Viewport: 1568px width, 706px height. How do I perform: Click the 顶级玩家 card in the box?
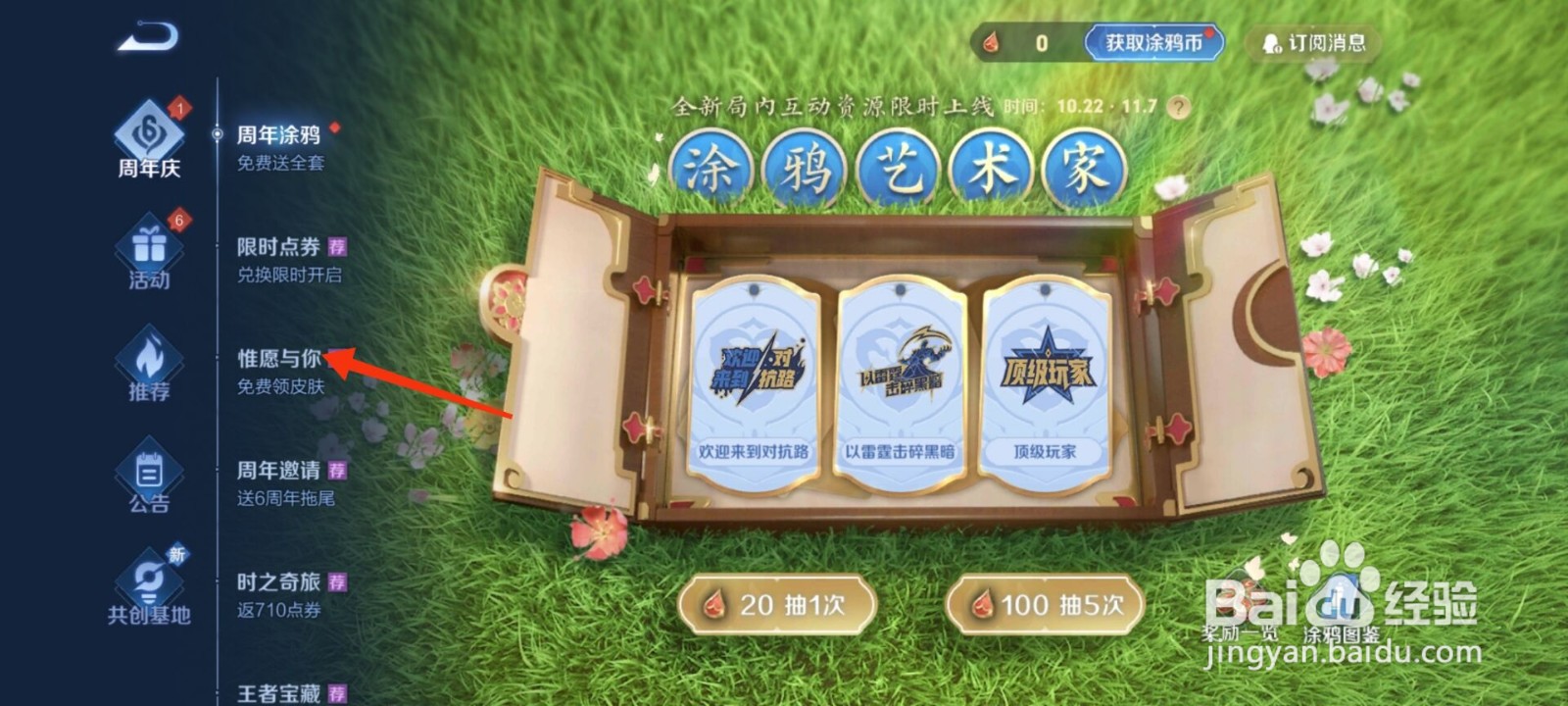(1049, 378)
